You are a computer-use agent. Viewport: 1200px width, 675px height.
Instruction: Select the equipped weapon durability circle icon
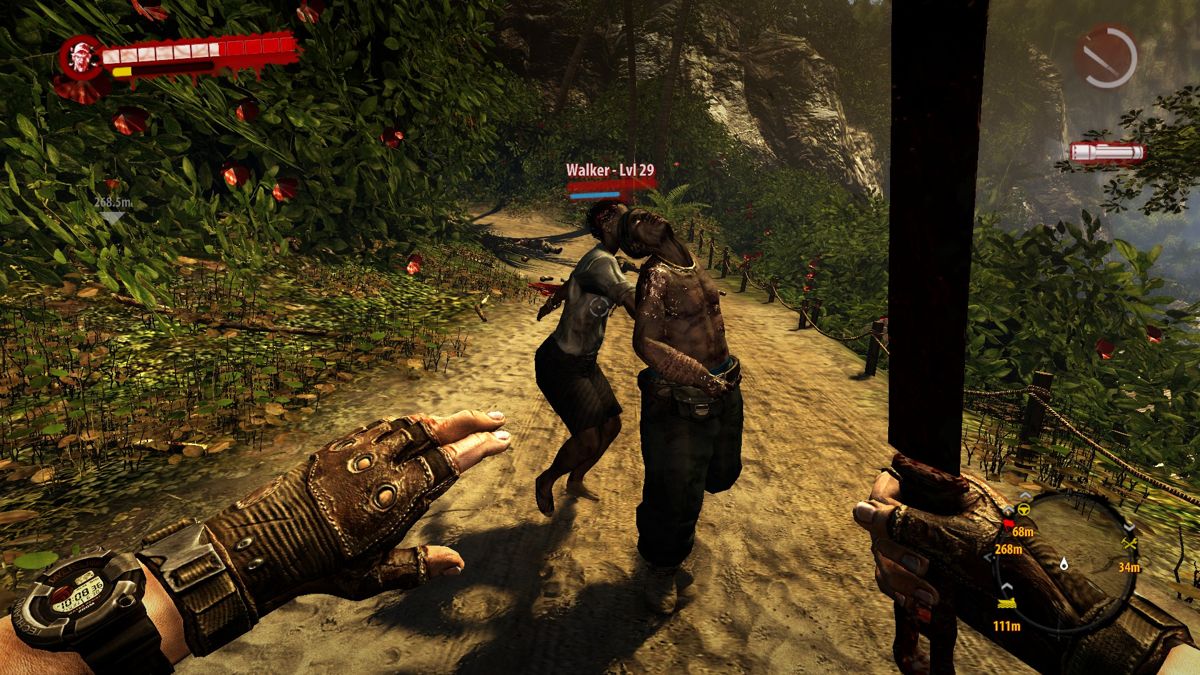coord(1106,56)
